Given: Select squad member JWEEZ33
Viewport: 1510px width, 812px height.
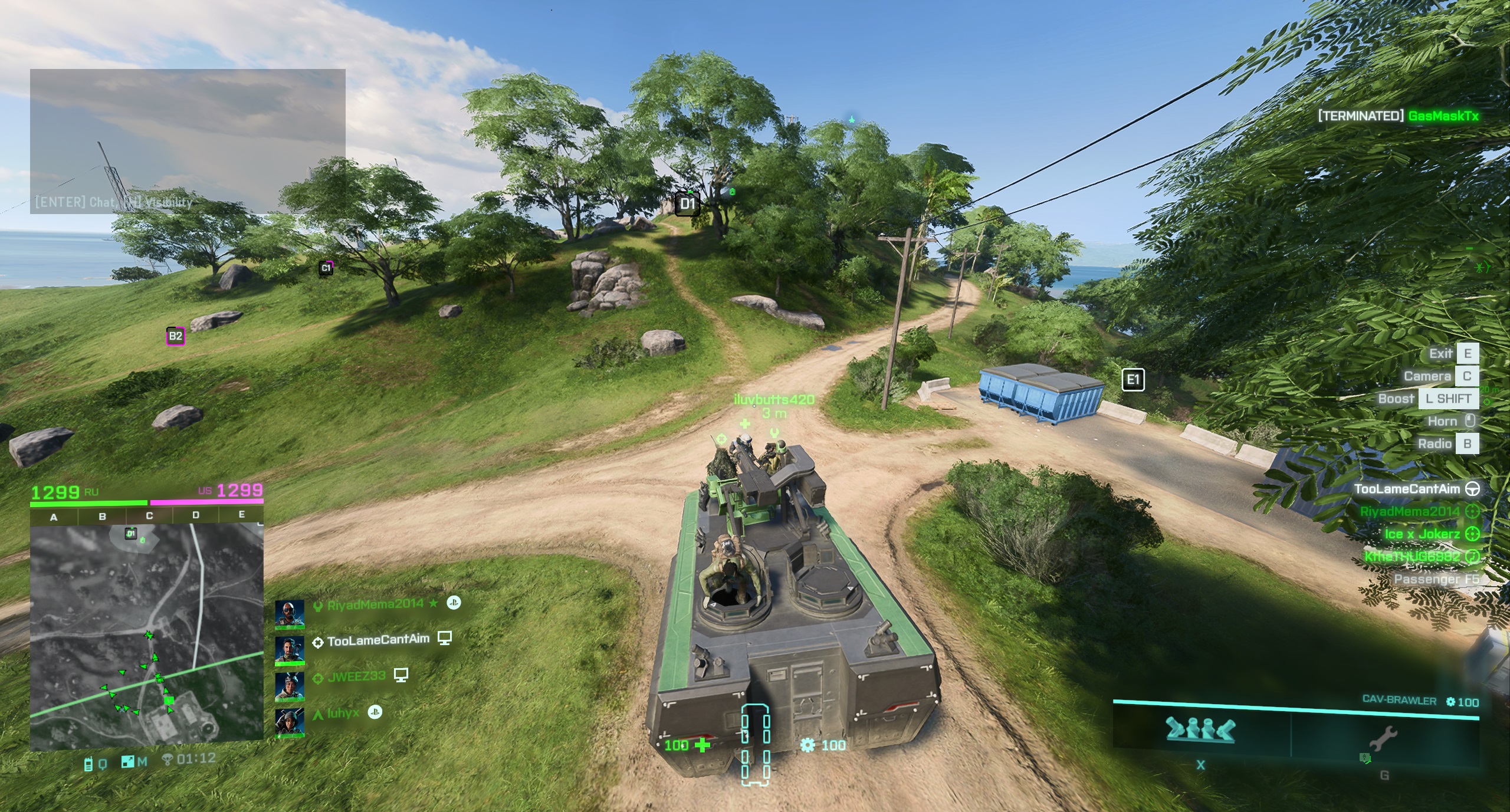Looking at the screenshot, I should coord(356,676).
